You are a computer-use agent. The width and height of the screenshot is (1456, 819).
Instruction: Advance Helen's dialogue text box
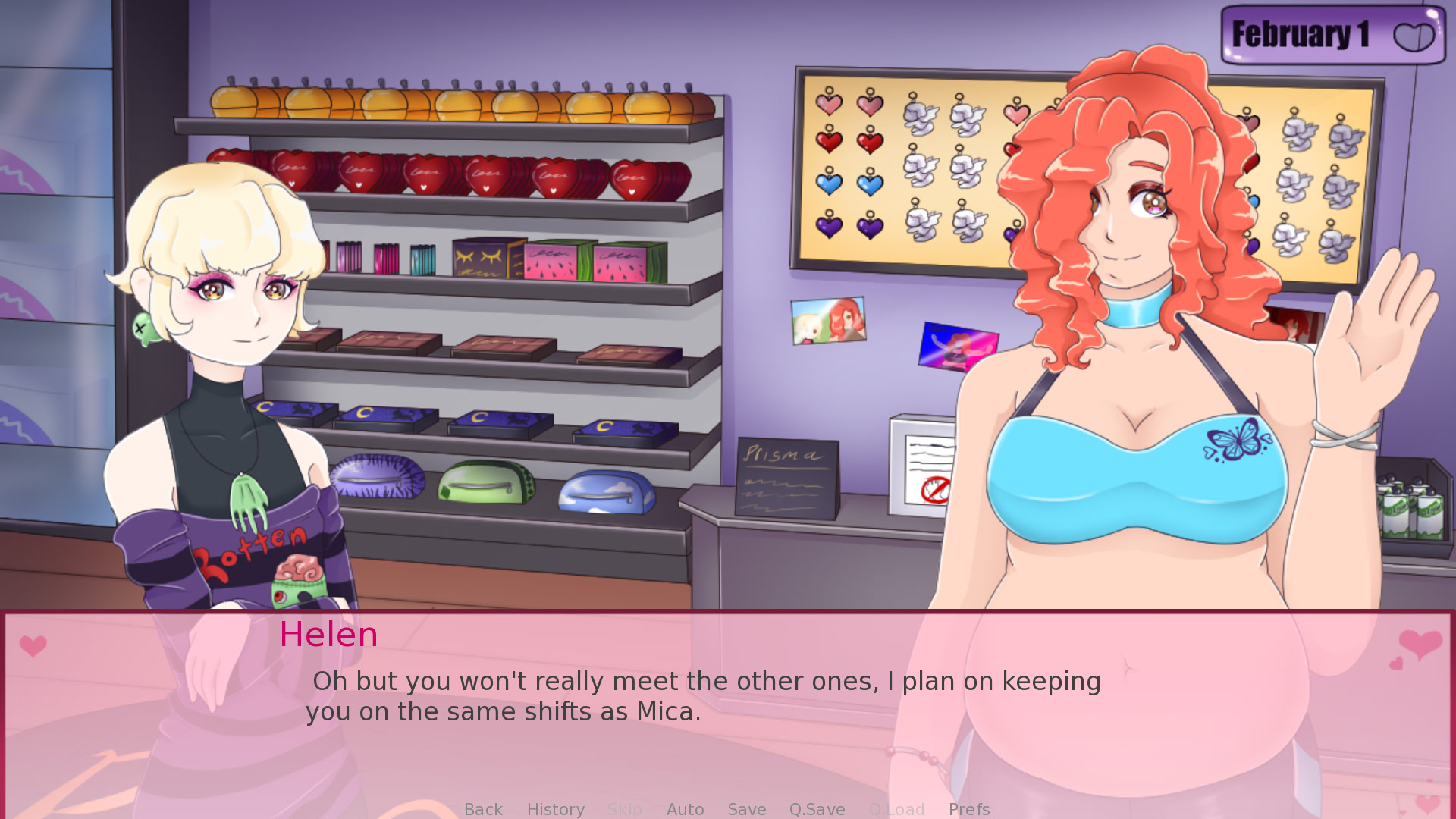(x=705, y=698)
